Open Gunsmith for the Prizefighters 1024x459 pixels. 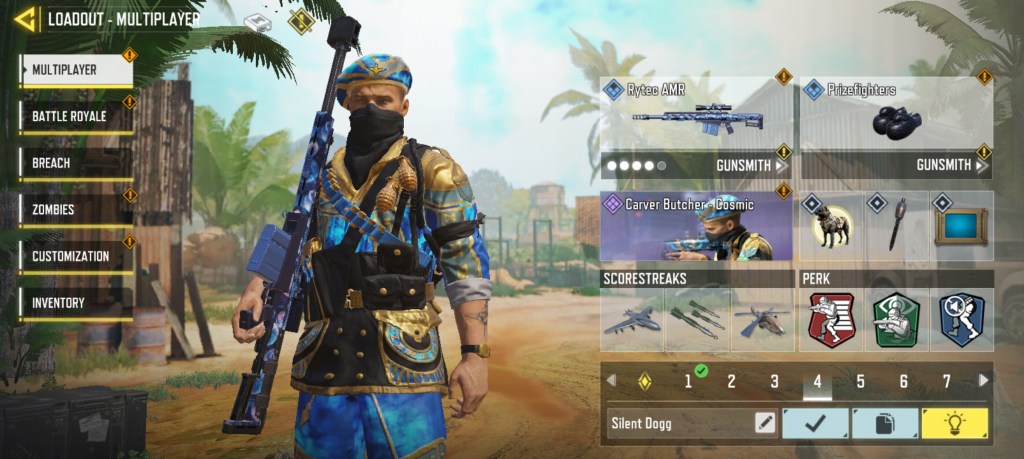click(949, 165)
